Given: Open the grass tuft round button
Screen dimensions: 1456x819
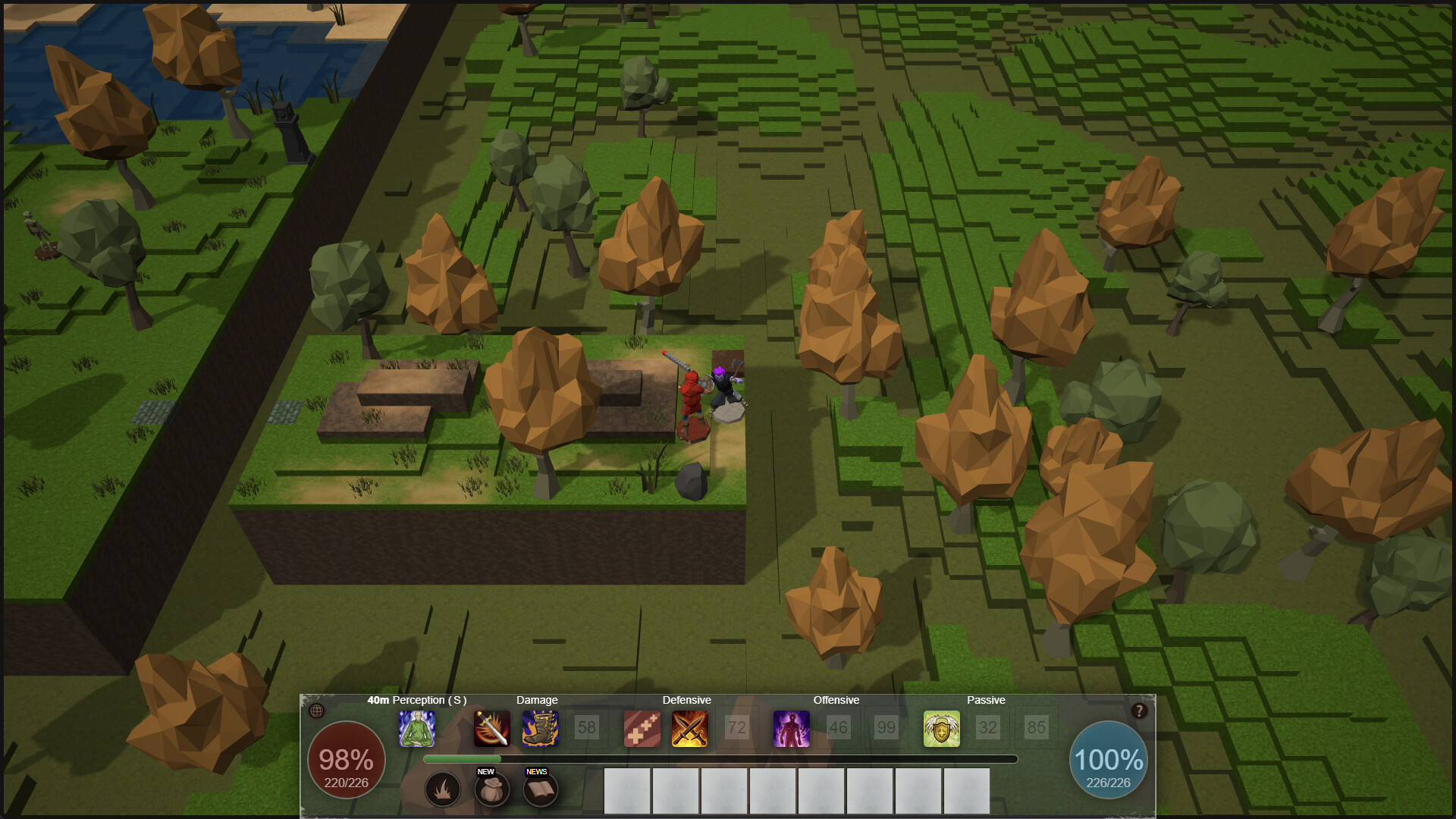Looking at the screenshot, I should (x=443, y=790).
